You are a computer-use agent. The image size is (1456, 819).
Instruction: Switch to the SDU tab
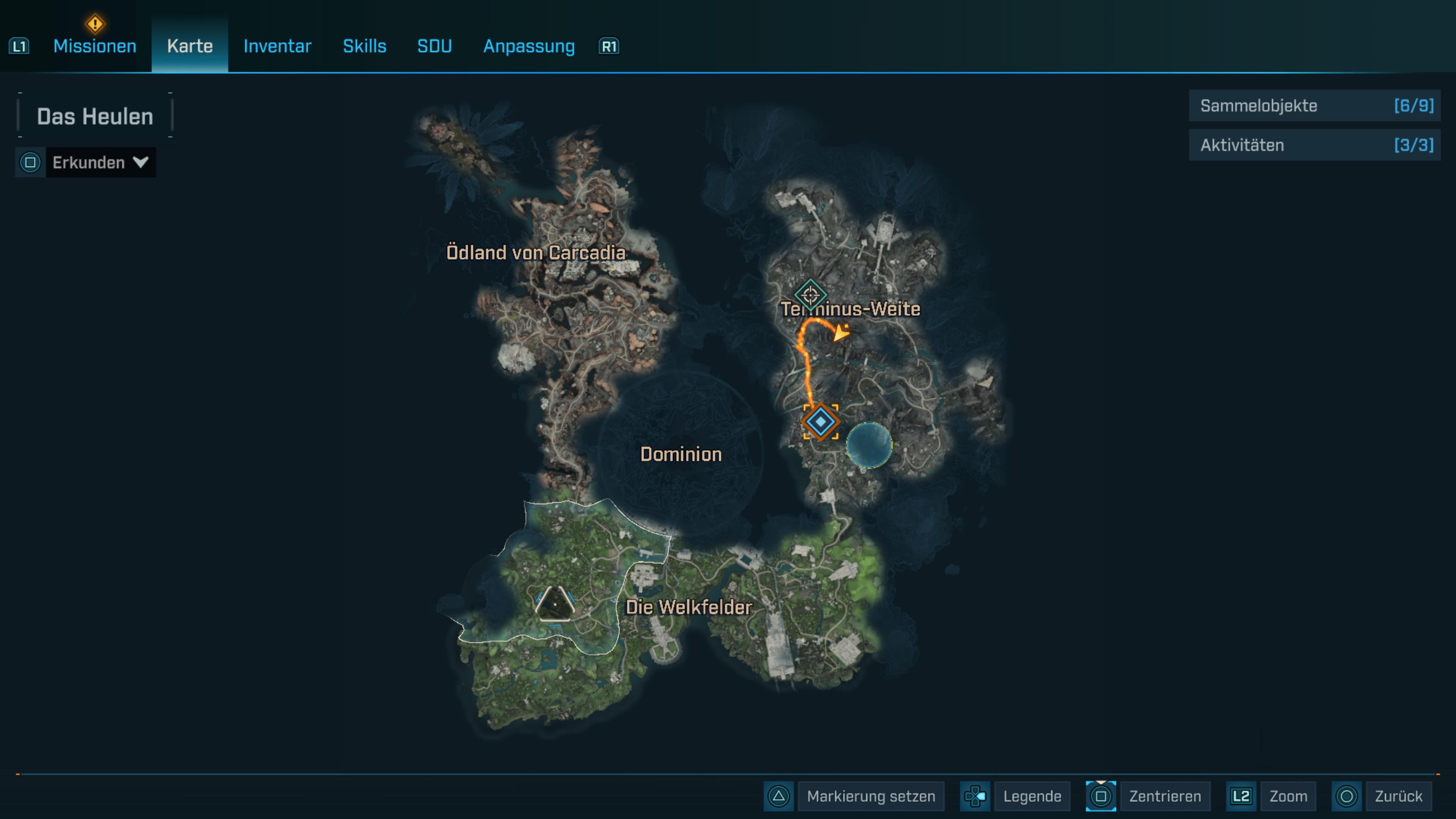pos(434,46)
